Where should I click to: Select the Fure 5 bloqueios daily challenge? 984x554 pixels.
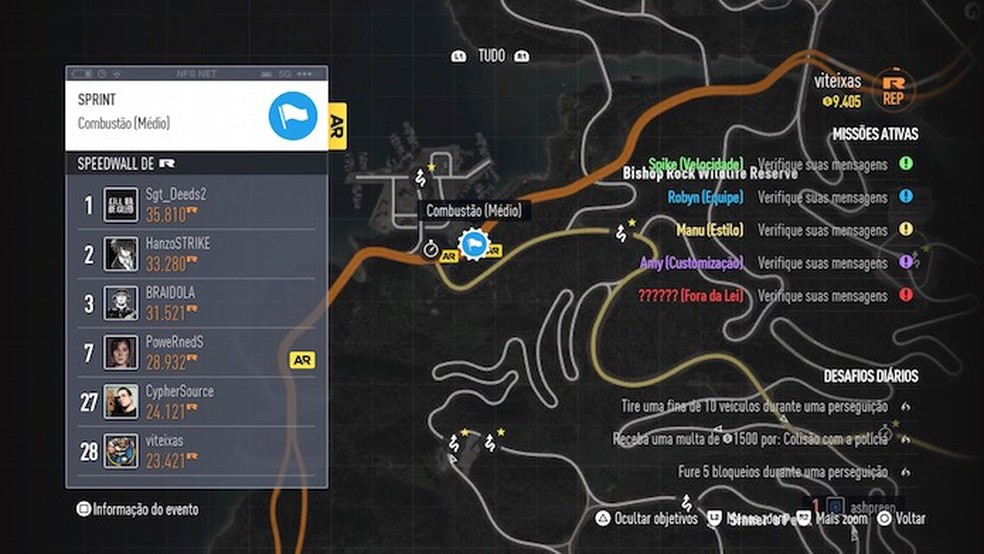[x=783, y=472]
